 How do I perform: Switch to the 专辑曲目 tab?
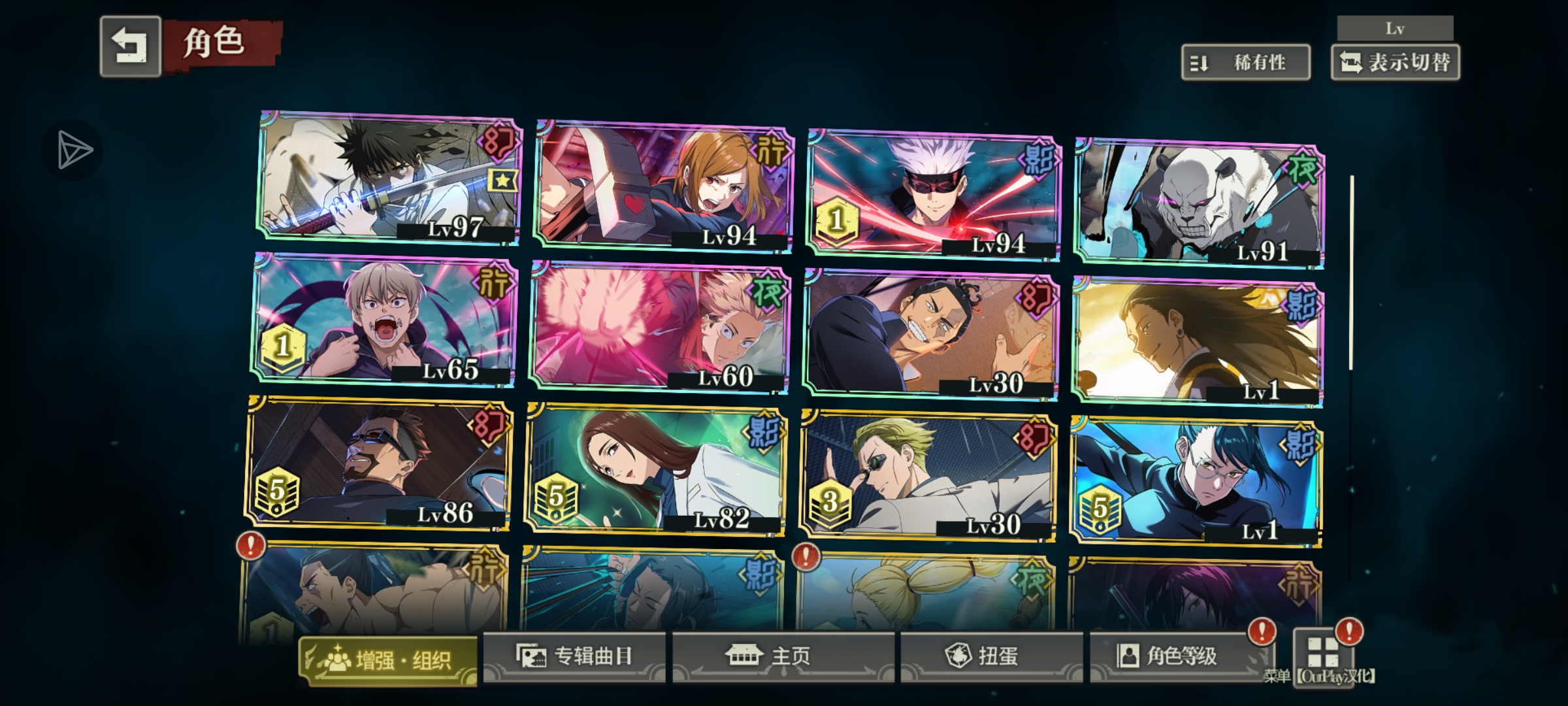(x=575, y=656)
